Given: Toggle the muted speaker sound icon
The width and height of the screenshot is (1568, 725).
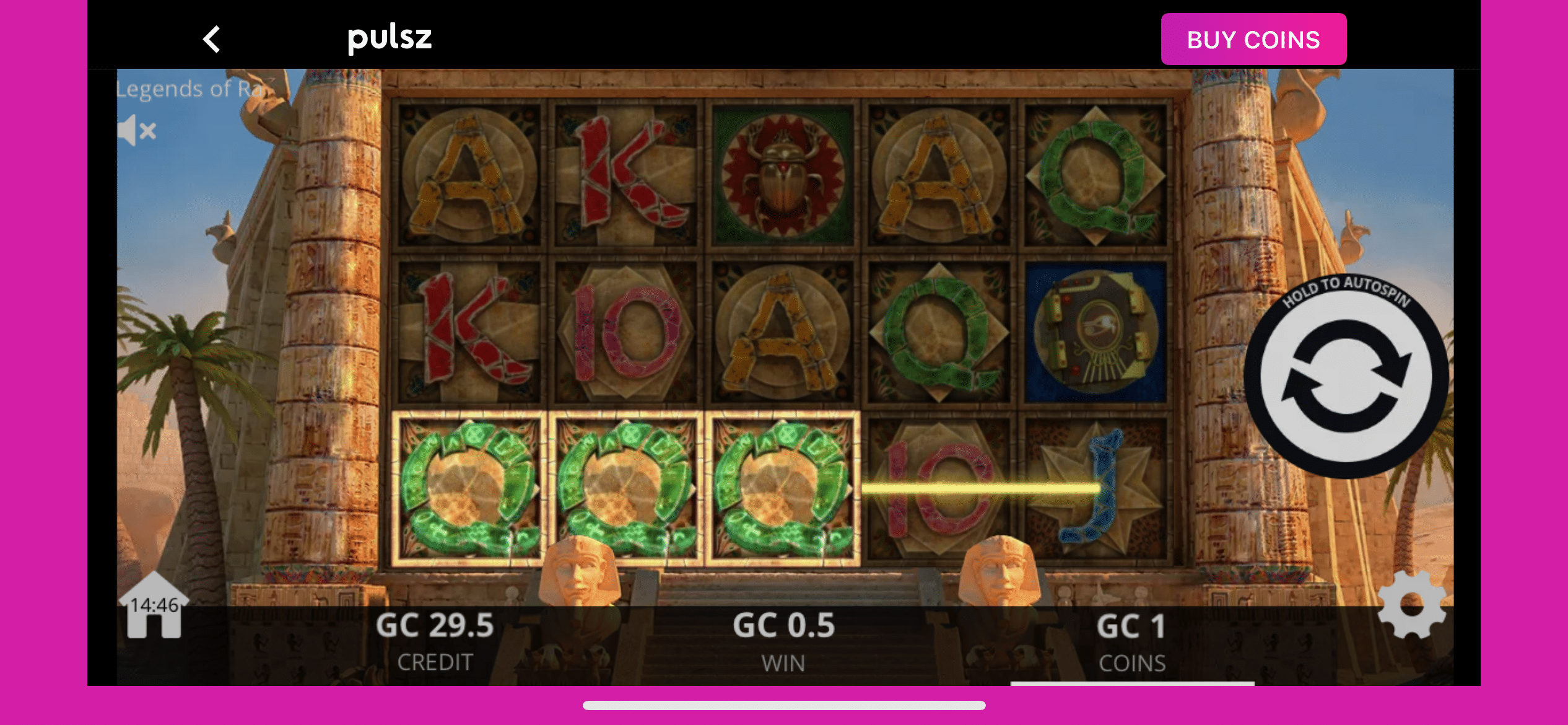Looking at the screenshot, I should pyautogui.click(x=137, y=130).
